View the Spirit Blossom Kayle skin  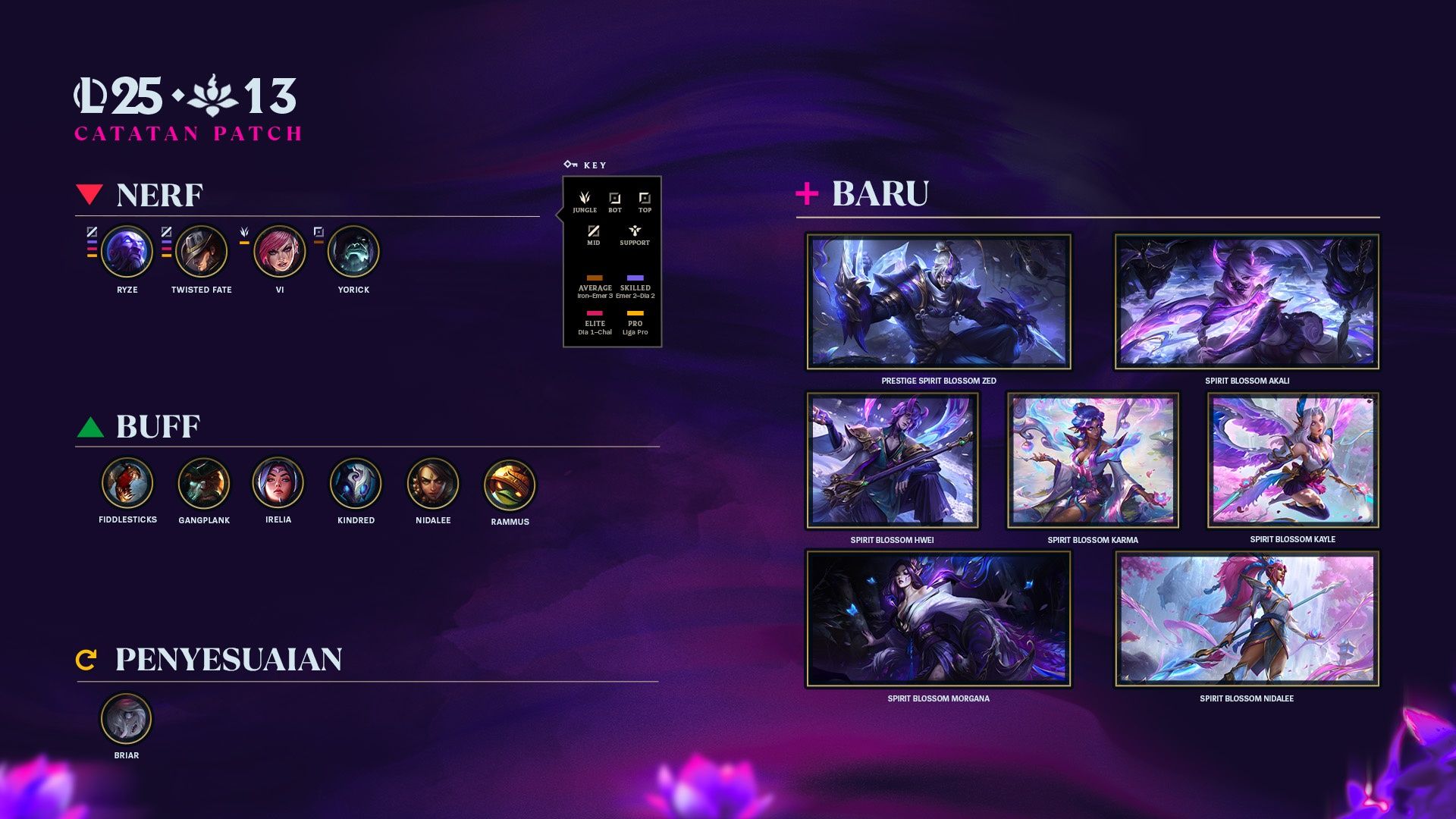(1293, 460)
